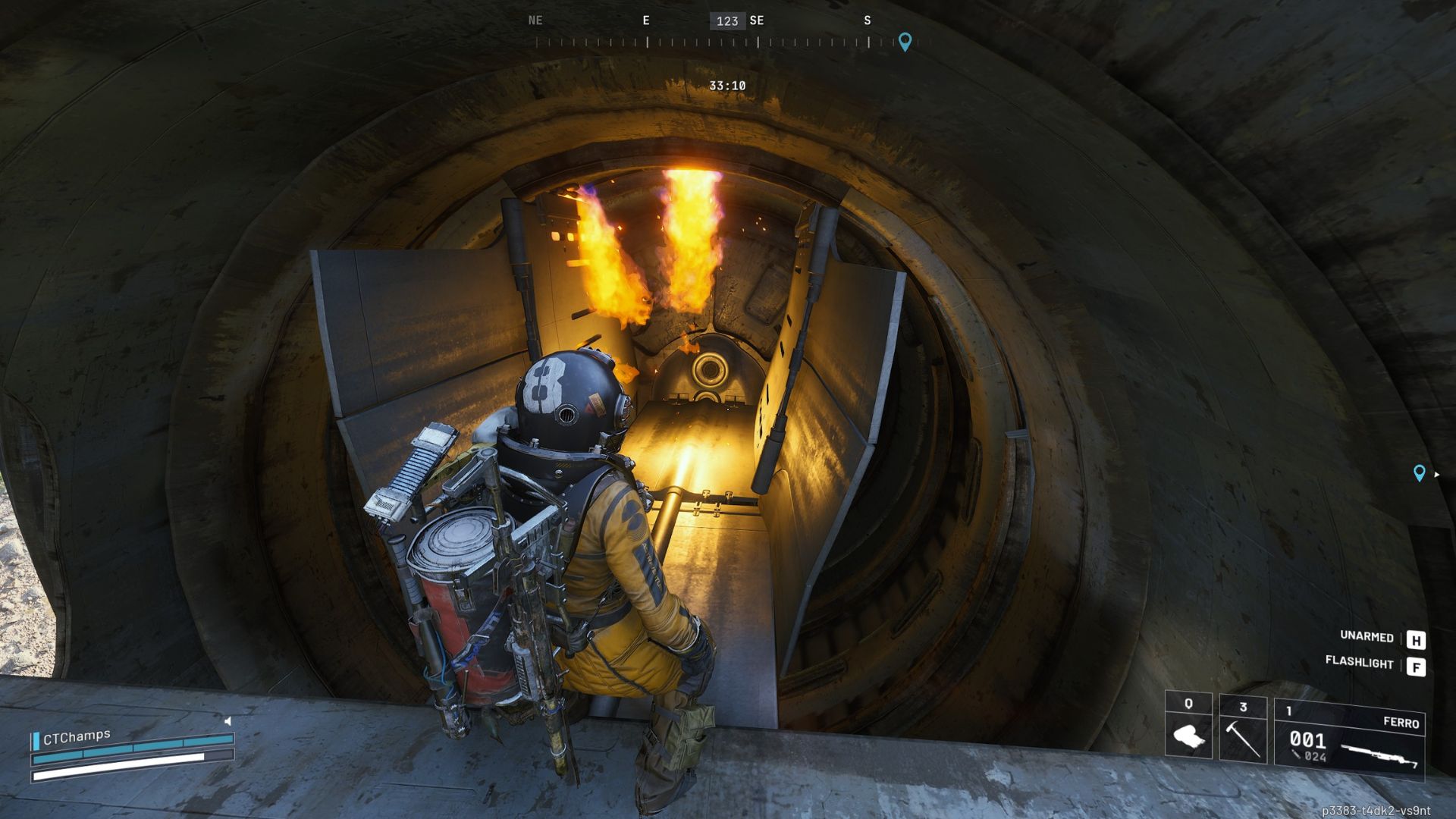Select the Ferro rifle weapon slot

pyautogui.click(x=1349, y=739)
